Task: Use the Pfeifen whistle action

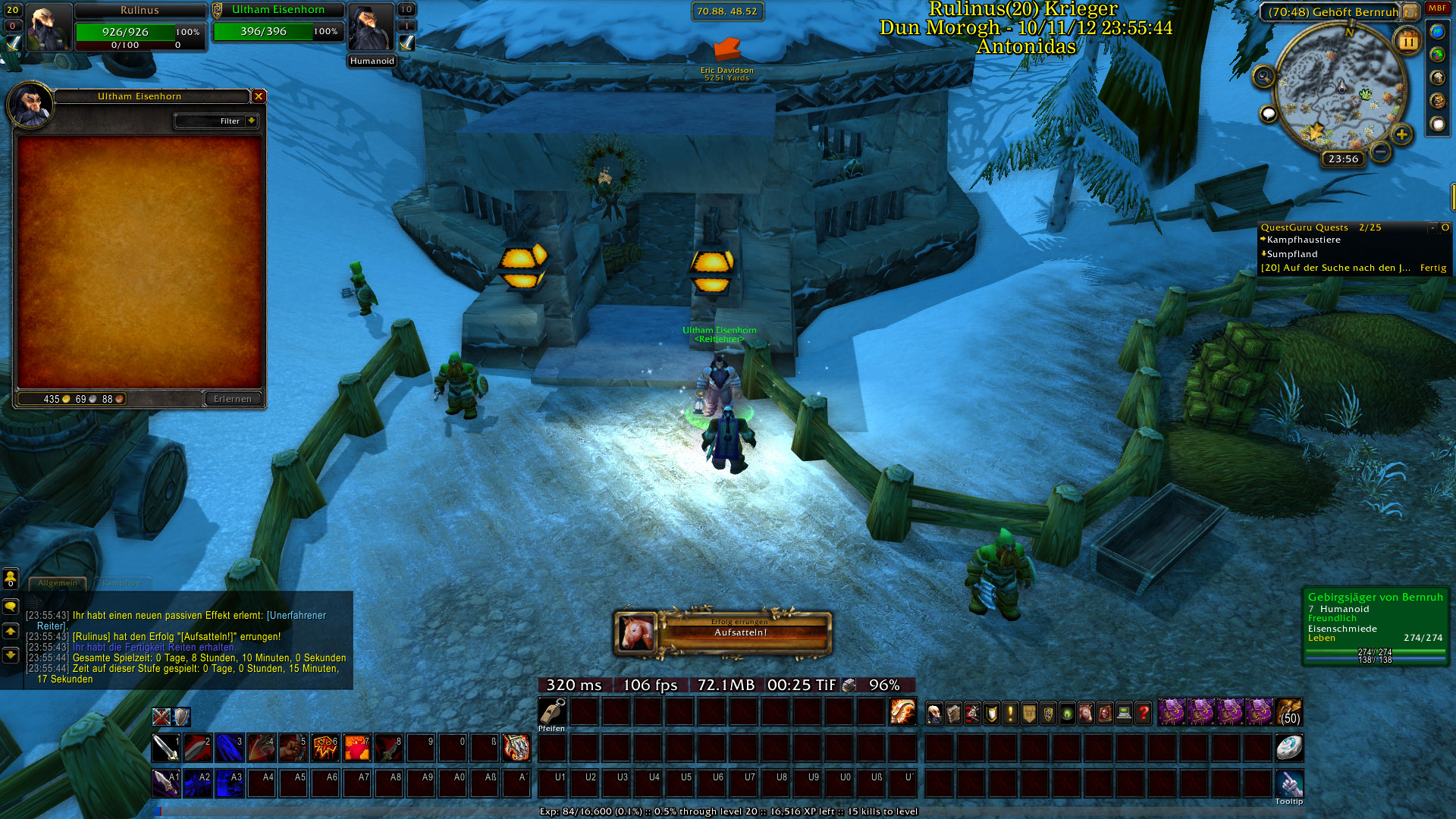Action: point(552,711)
